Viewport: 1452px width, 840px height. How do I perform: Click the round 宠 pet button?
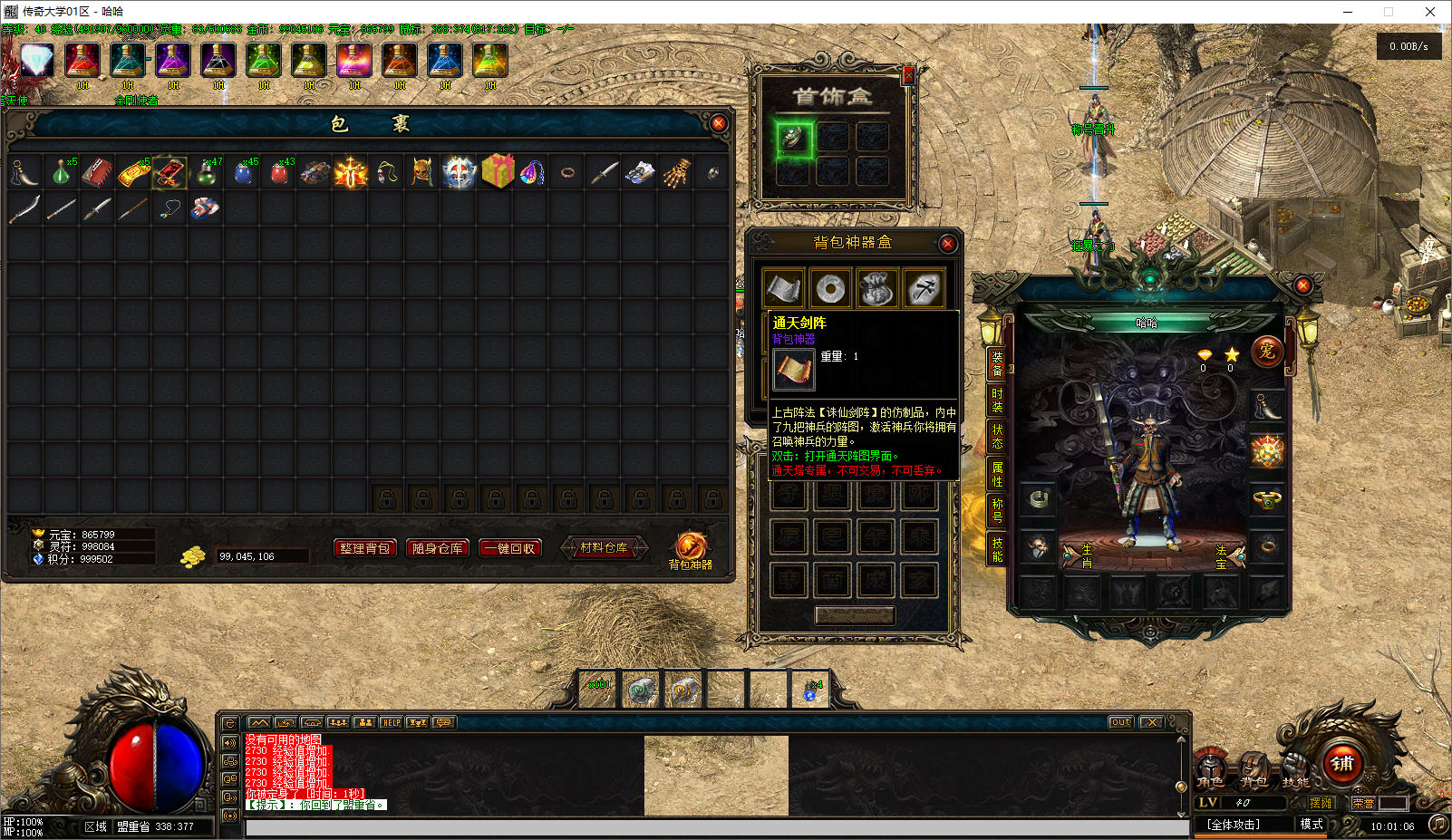point(1266,351)
